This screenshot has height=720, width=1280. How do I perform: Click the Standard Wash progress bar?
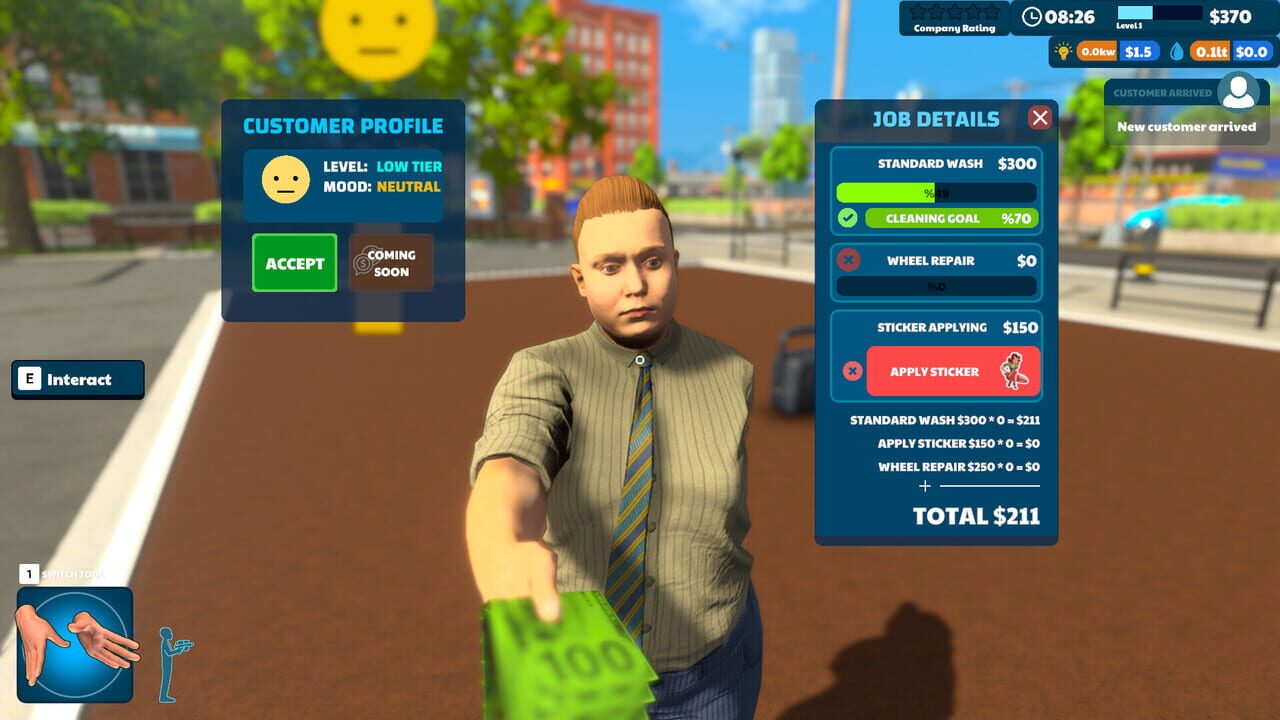click(x=935, y=191)
